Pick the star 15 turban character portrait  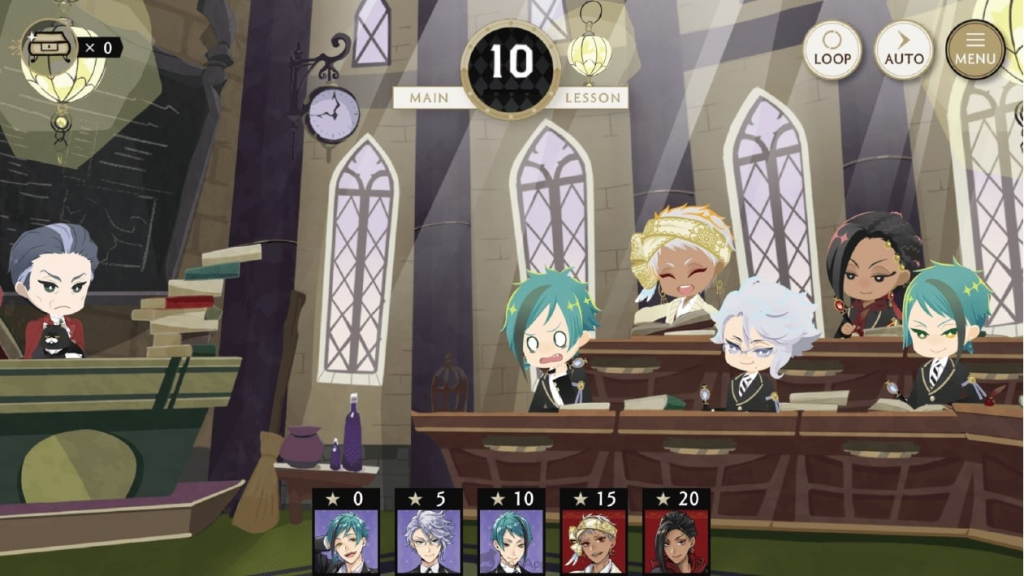point(593,540)
